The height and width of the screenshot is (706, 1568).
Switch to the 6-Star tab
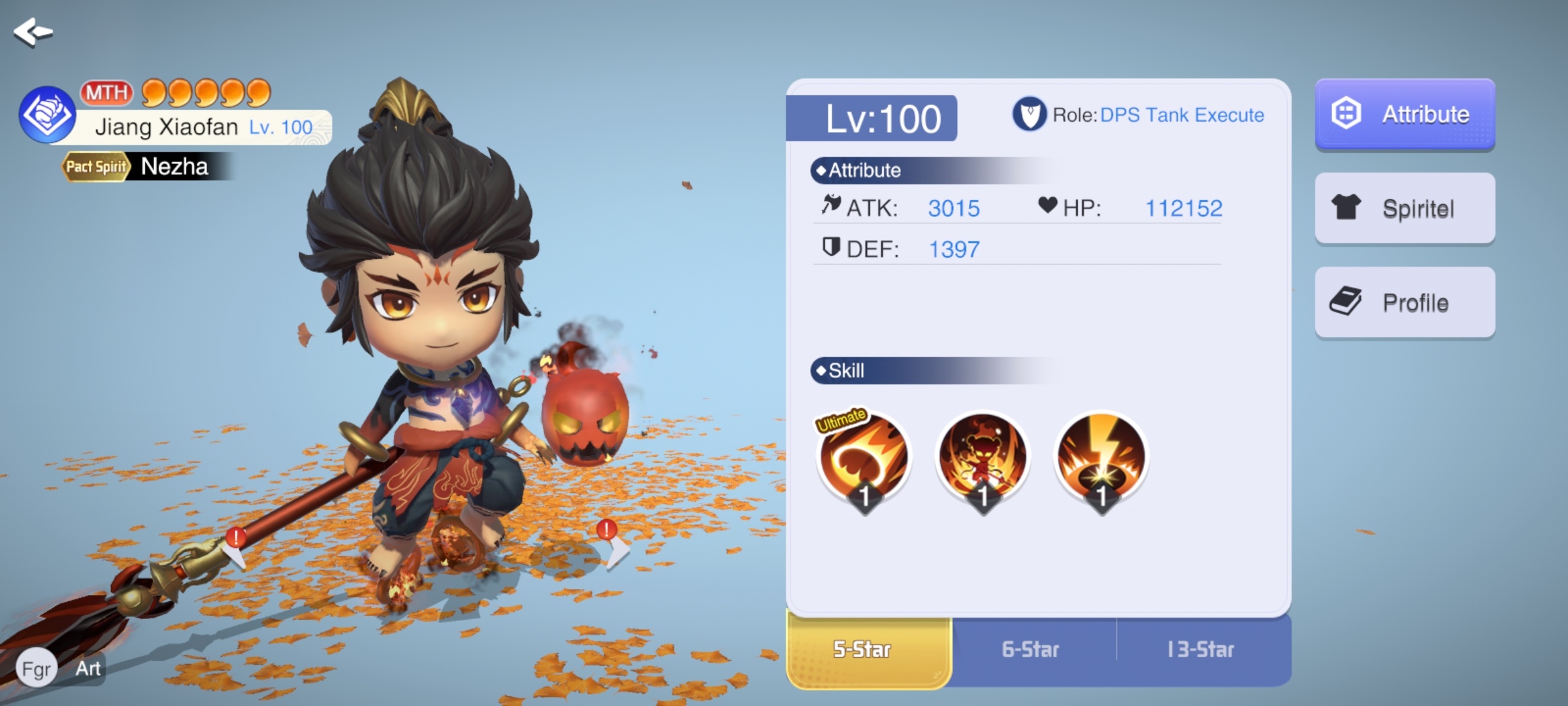pyautogui.click(x=1031, y=650)
